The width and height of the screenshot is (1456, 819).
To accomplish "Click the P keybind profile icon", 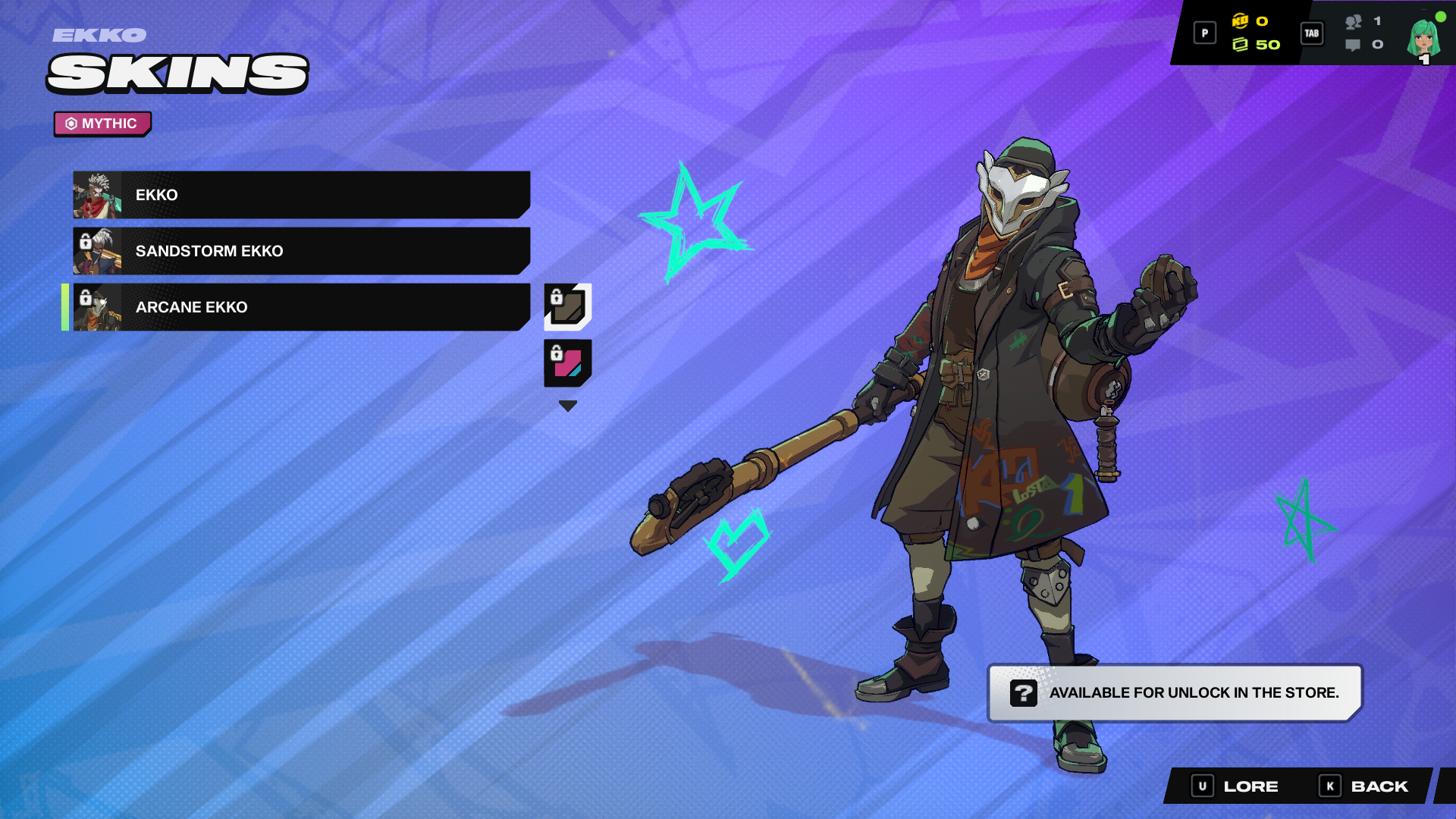I will point(1205,32).
